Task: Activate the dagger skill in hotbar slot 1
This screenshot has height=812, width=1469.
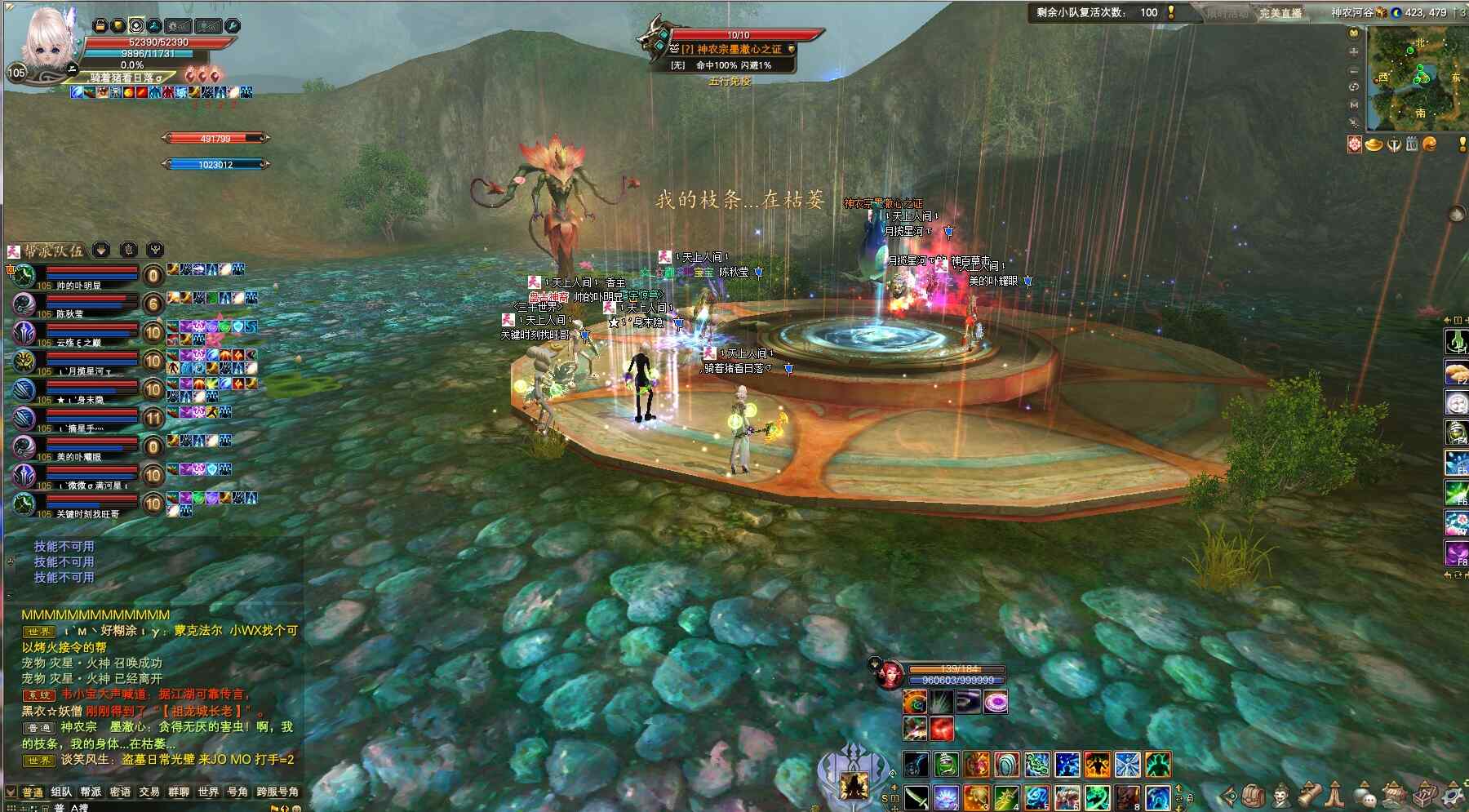Action: (916, 796)
